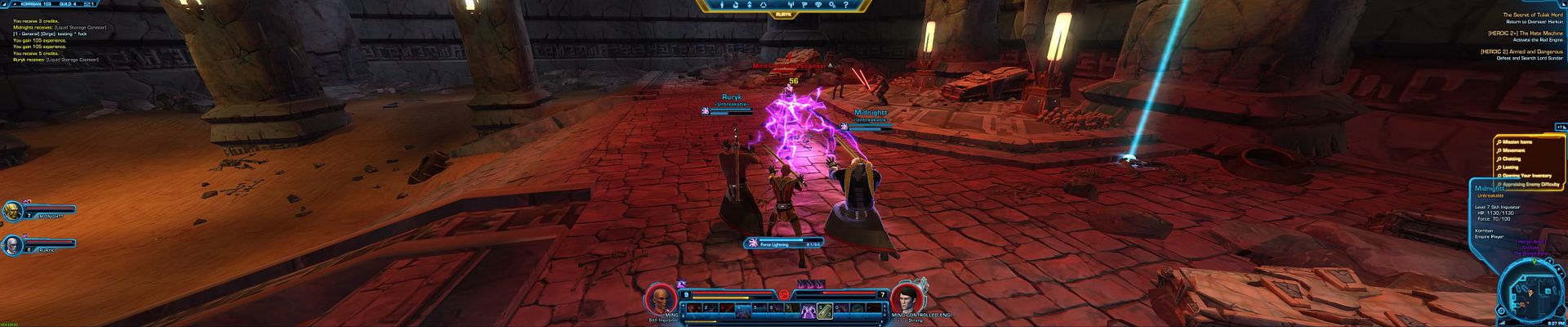The width and height of the screenshot is (1568, 327).
Task: Open the Chatting tutorial entry
Action: pyautogui.click(x=1512, y=159)
